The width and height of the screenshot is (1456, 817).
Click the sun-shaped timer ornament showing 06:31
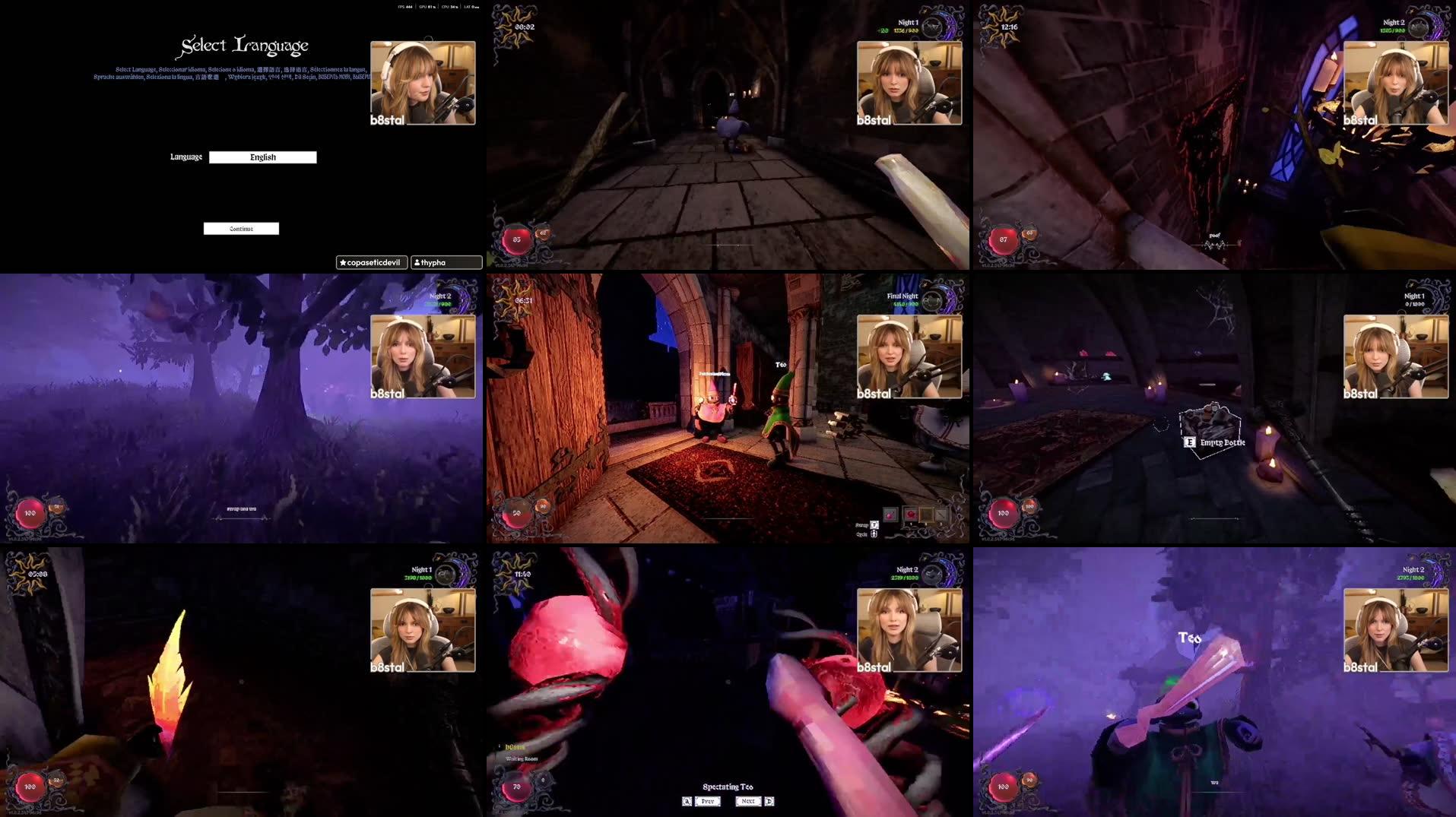click(x=518, y=300)
